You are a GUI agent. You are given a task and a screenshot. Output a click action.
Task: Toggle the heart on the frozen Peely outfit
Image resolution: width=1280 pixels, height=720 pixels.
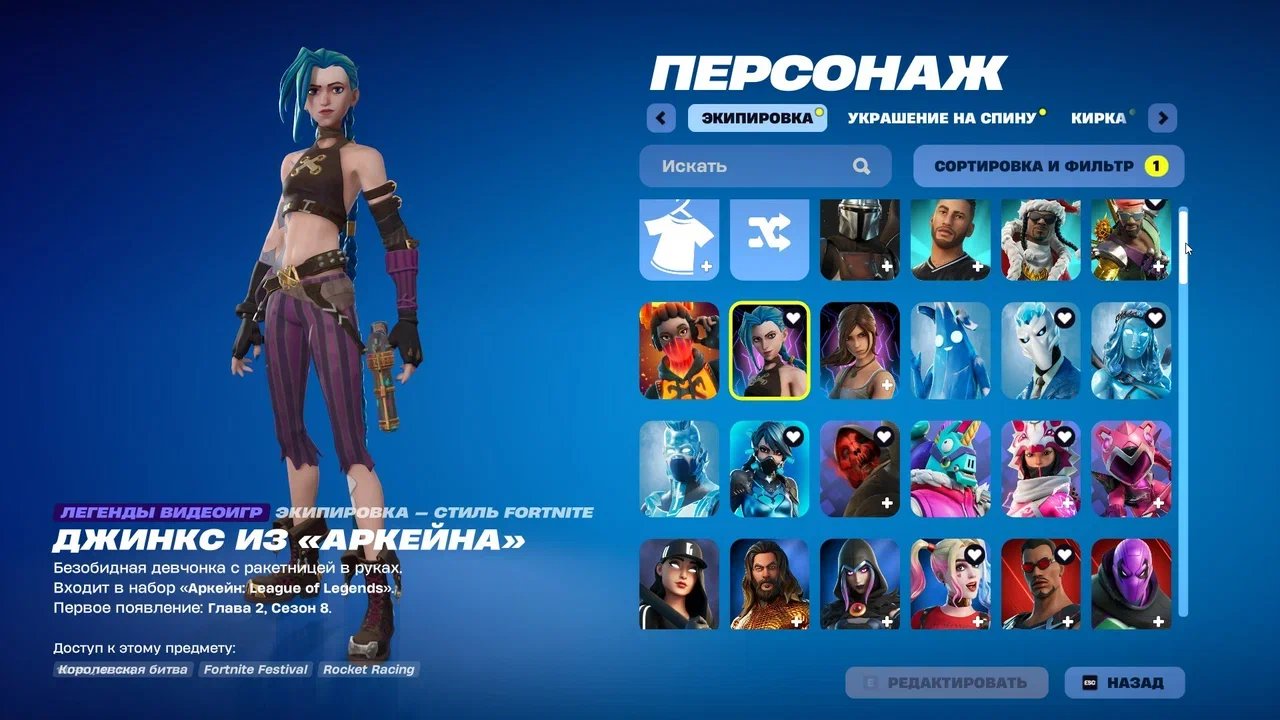click(975, 316)
